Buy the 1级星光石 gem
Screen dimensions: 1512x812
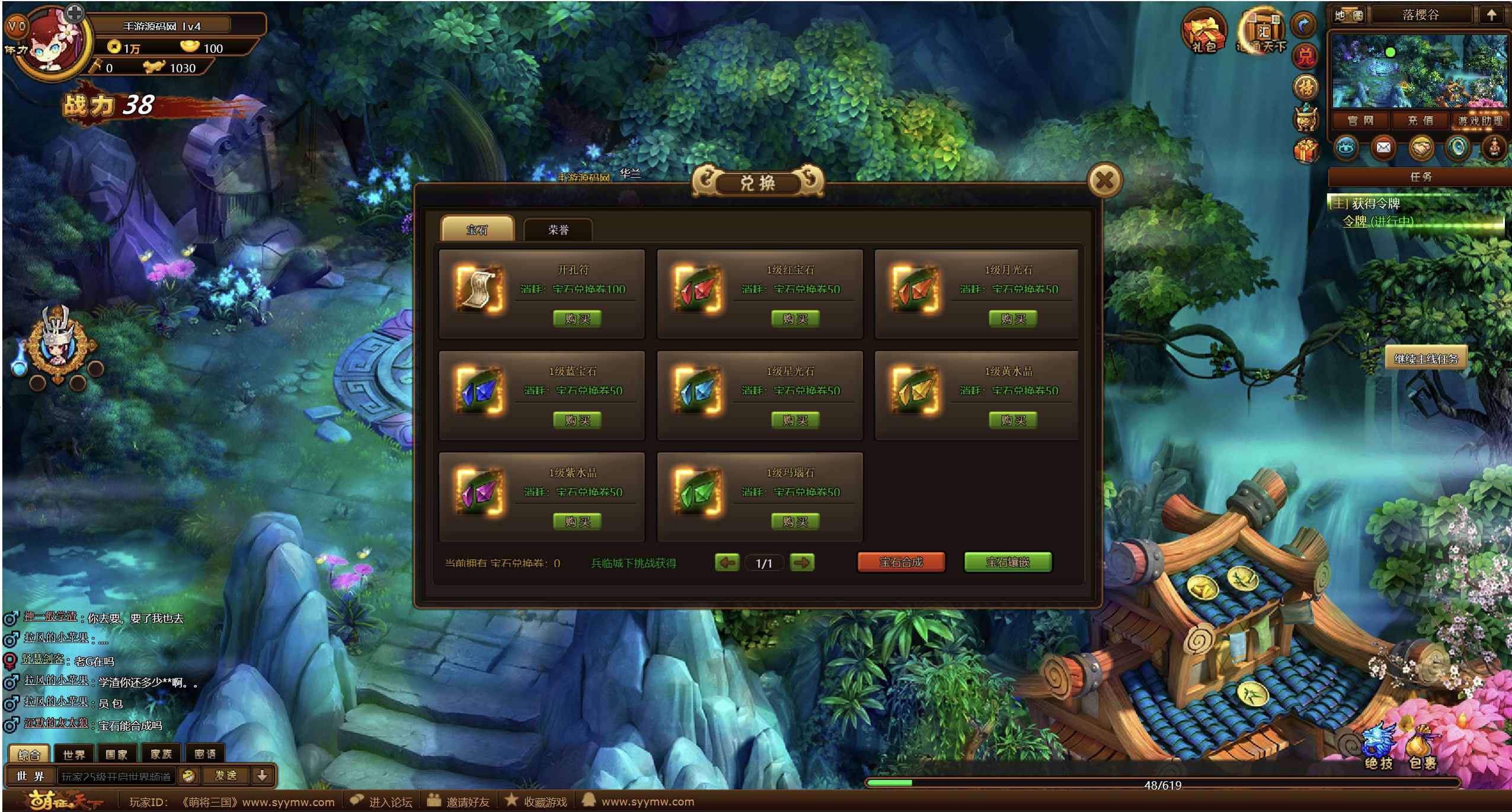click(795, 420)
